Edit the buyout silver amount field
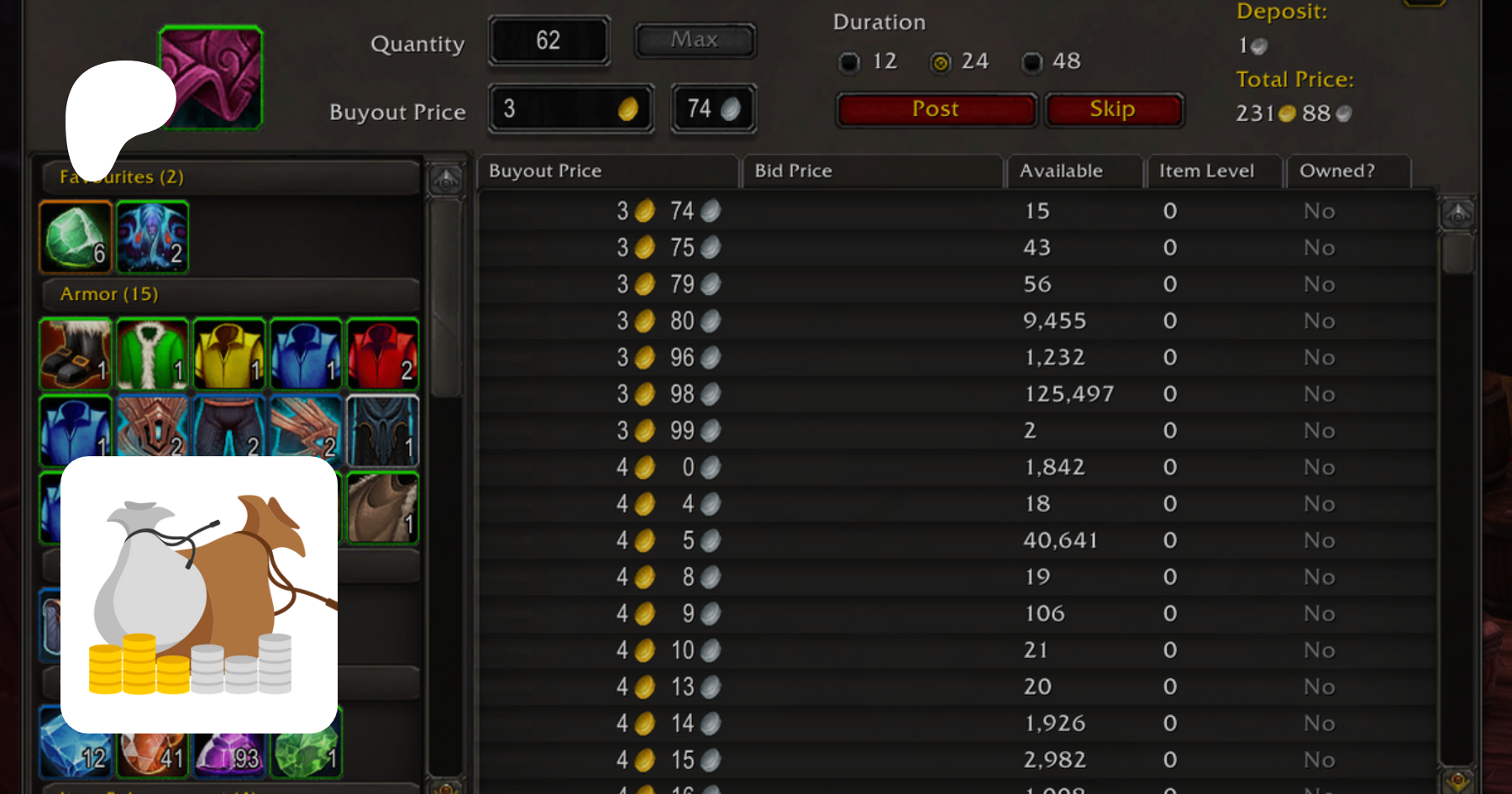The width and height of the screenshot is (1512, 794). tap(713, 109)
